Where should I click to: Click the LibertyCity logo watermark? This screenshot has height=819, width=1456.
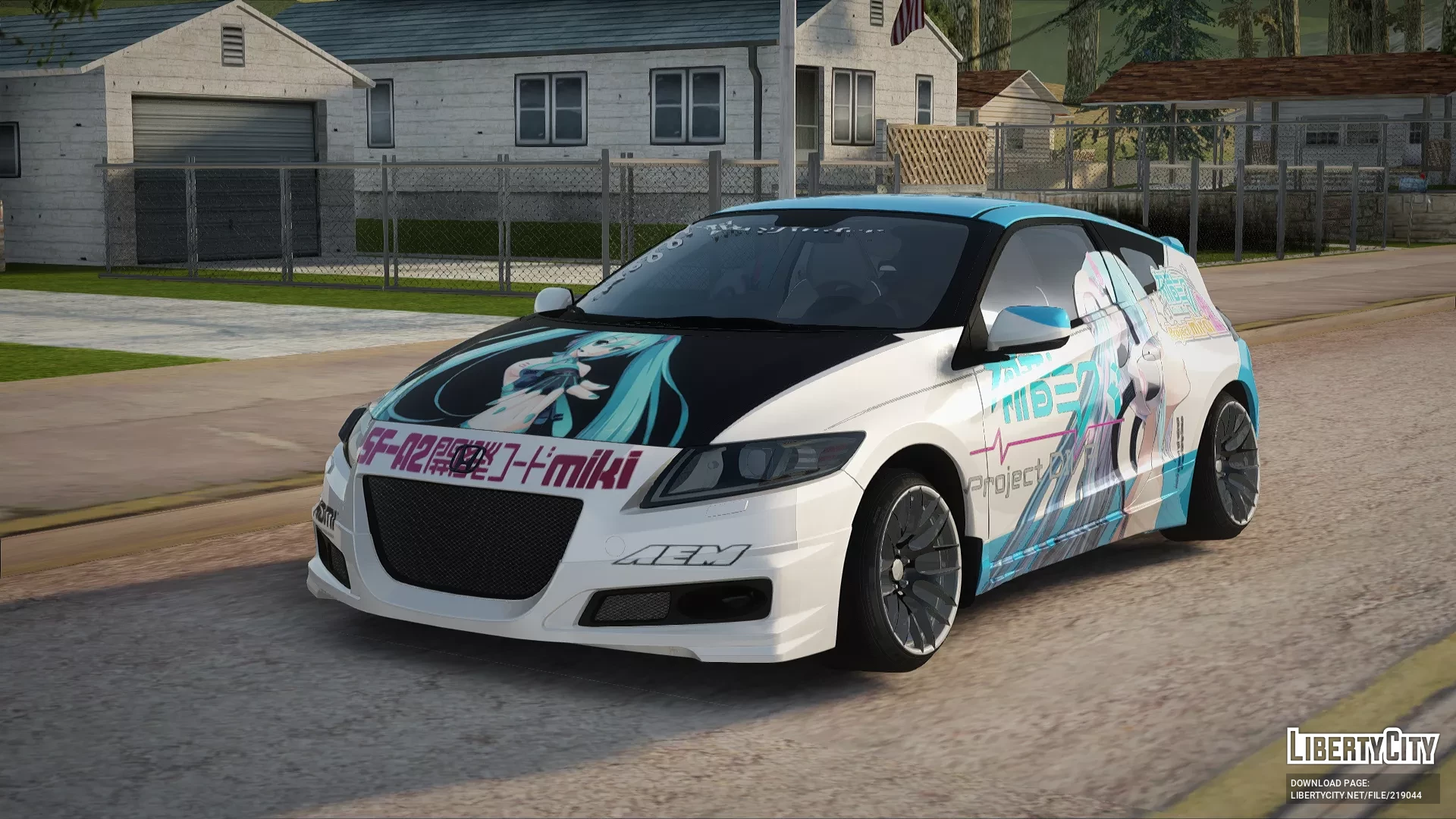coord(1362,747)
